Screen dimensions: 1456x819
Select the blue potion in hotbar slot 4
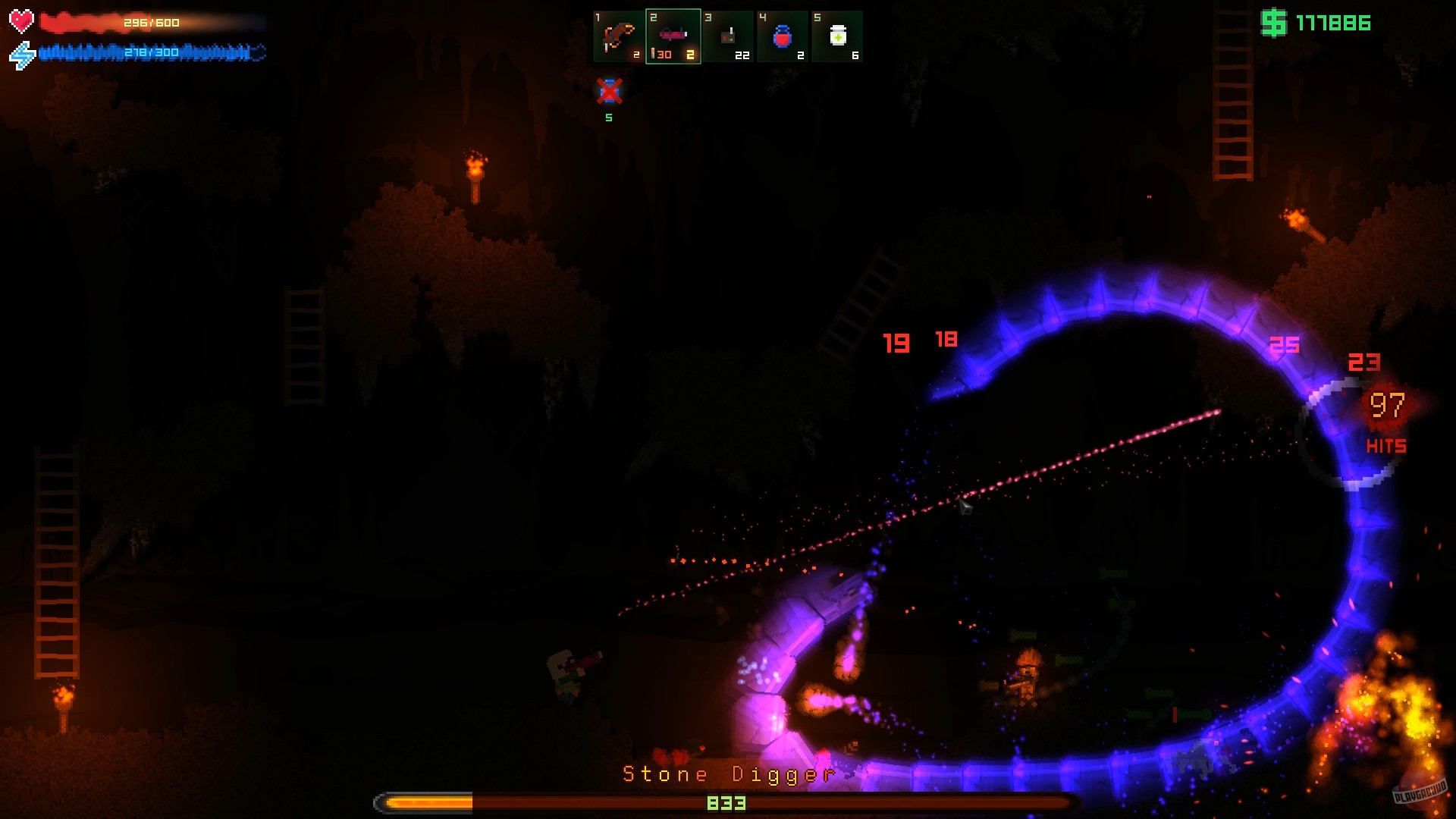[x=782, y=36]
